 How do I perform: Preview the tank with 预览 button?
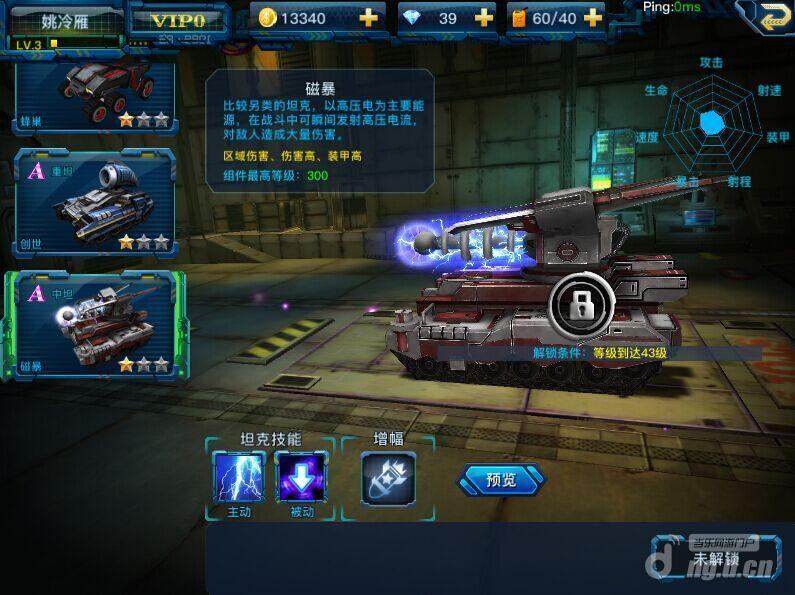pyautogui.click(x=501, y=480)
